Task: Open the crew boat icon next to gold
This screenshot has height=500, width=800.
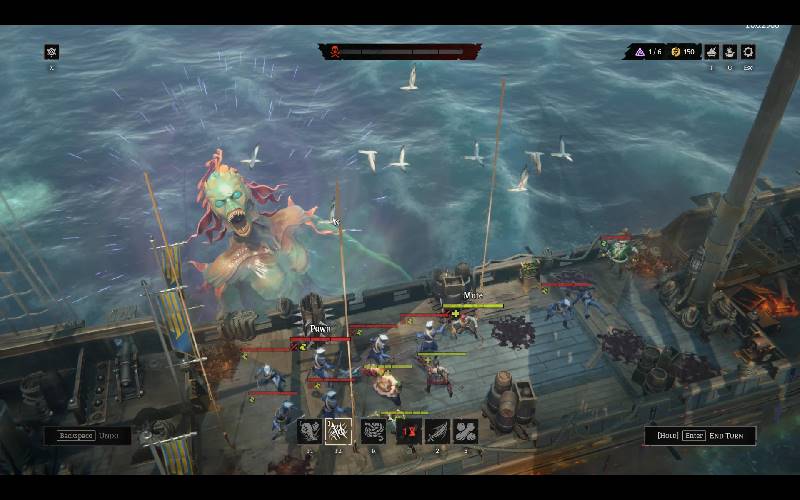Action: [x=712, y=52]
